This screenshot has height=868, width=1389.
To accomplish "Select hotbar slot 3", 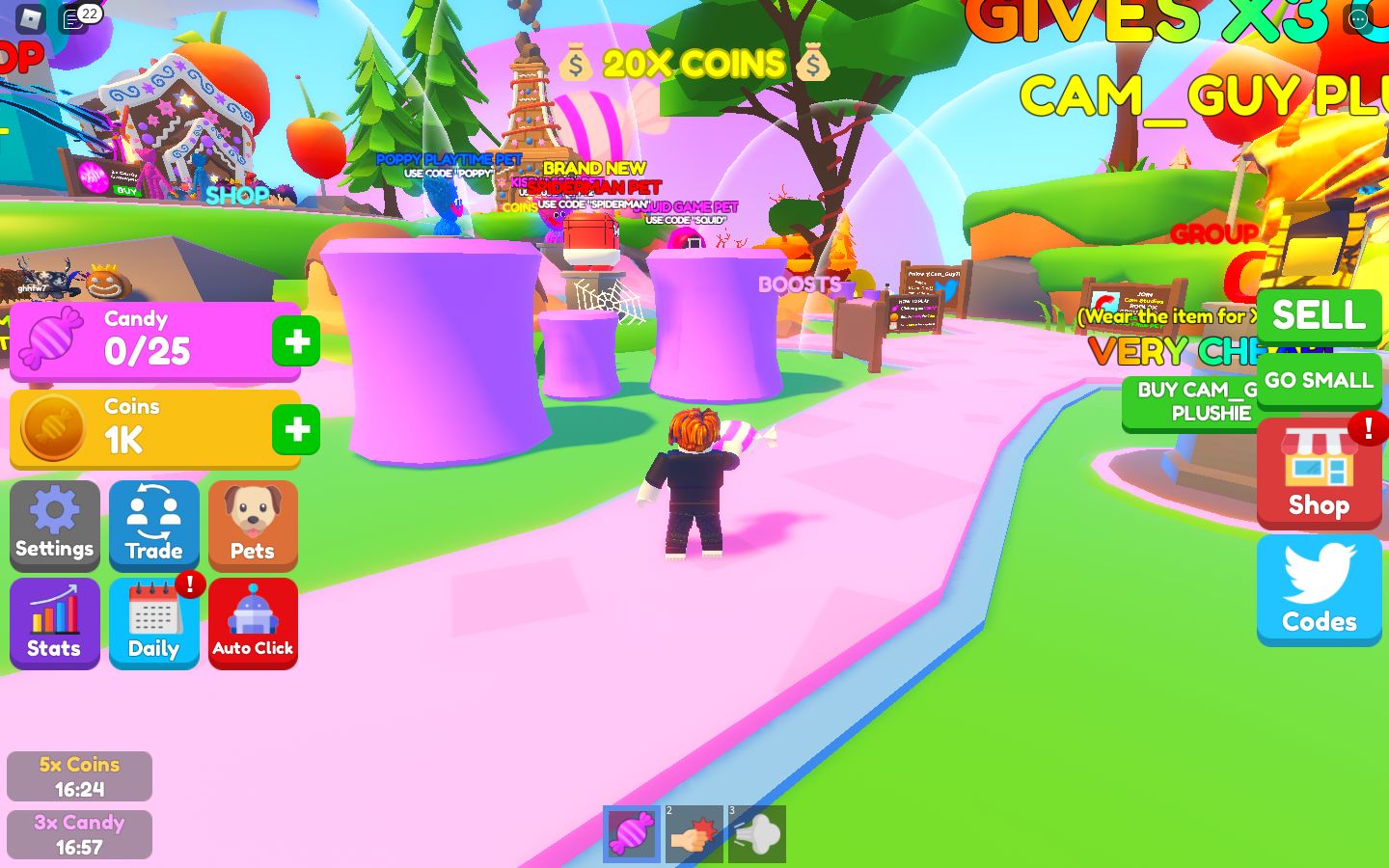I will [756, 833].
